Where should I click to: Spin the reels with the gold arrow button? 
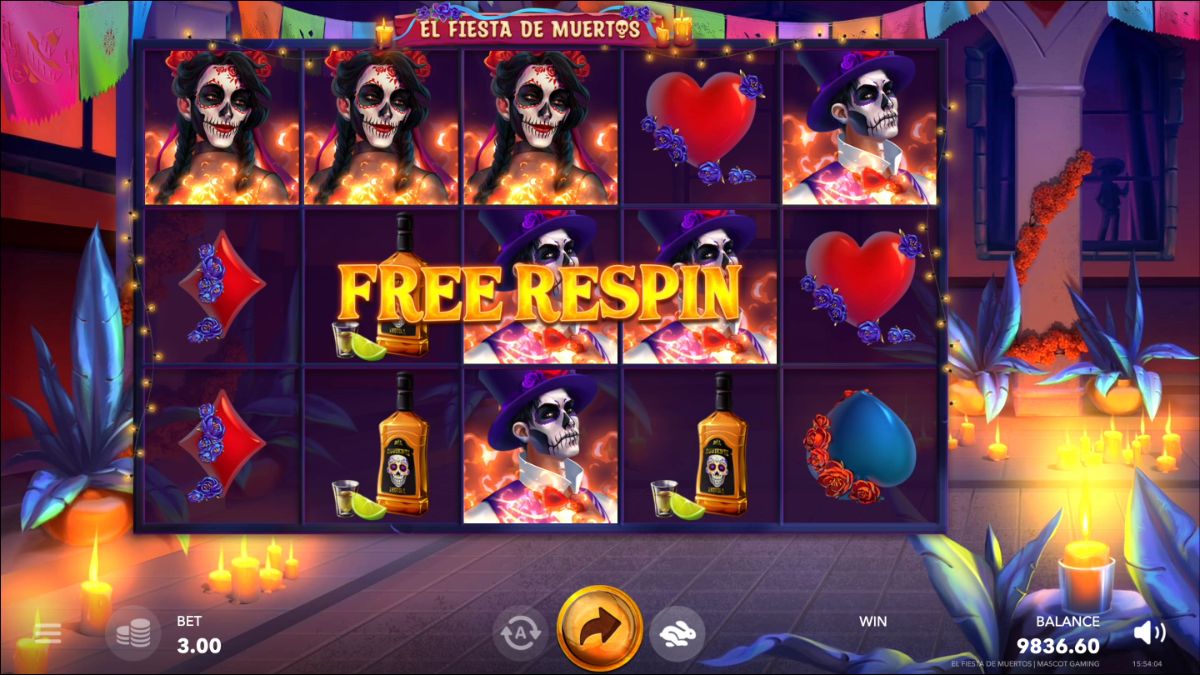tap(599, 628)
